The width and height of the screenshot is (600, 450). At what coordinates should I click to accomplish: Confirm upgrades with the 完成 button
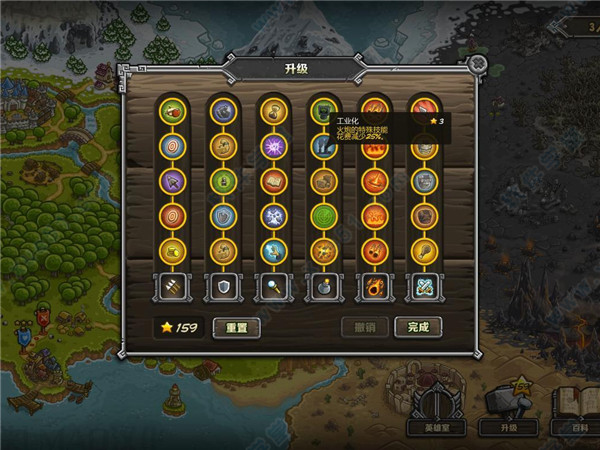[418, 327]
